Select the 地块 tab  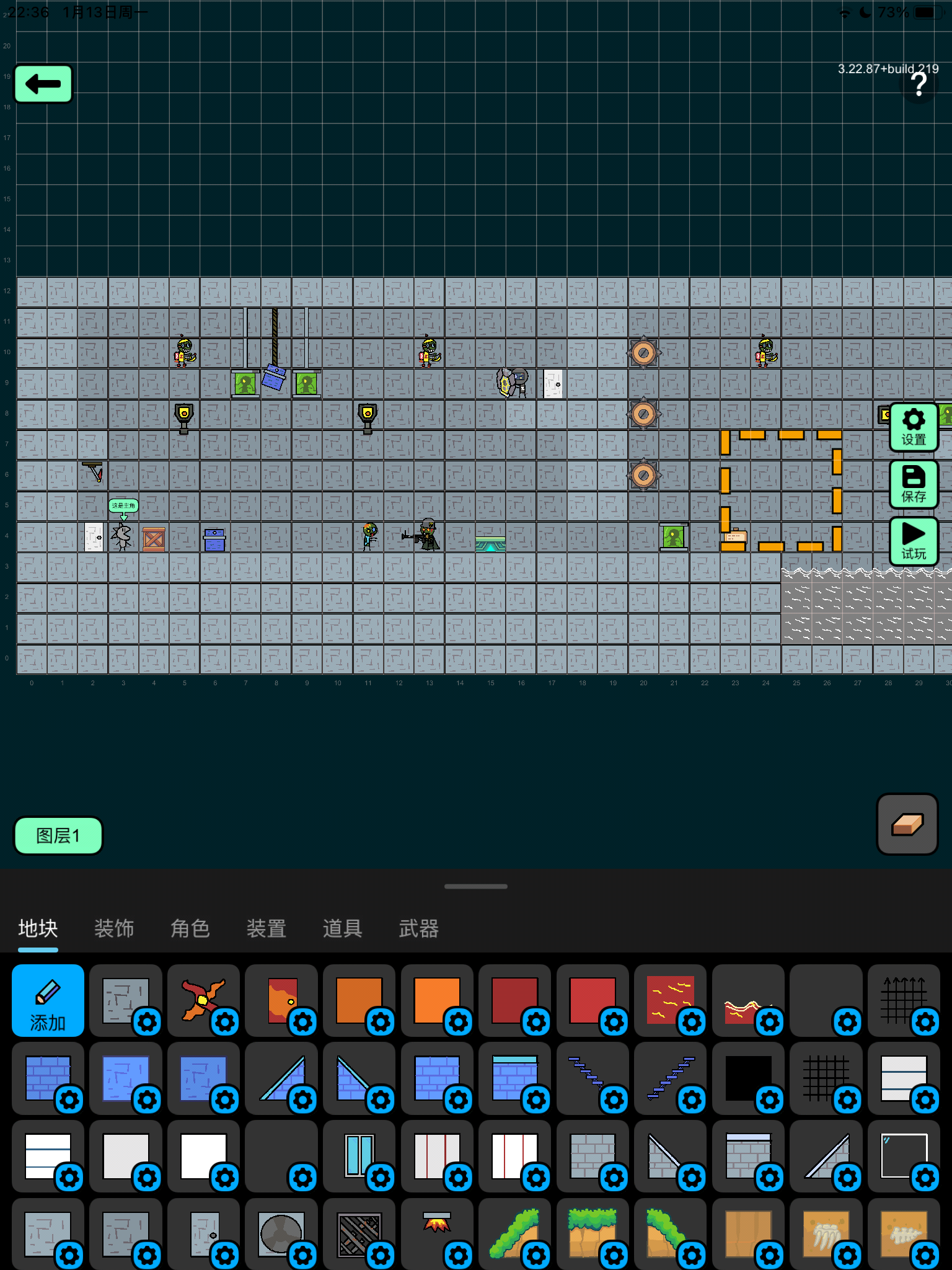coord(38,928)
